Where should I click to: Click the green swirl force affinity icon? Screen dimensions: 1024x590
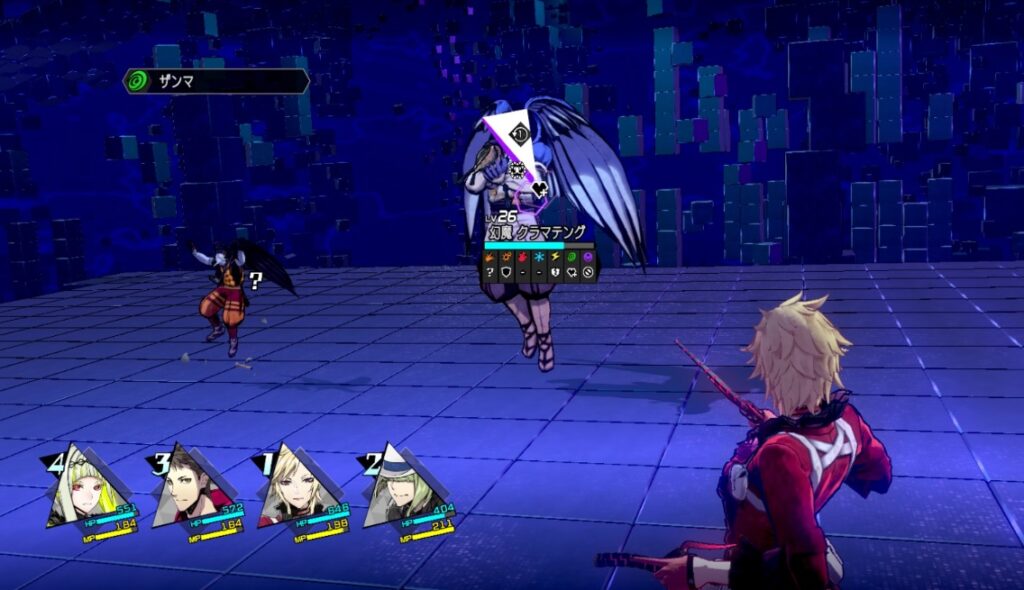pos(572,257)
